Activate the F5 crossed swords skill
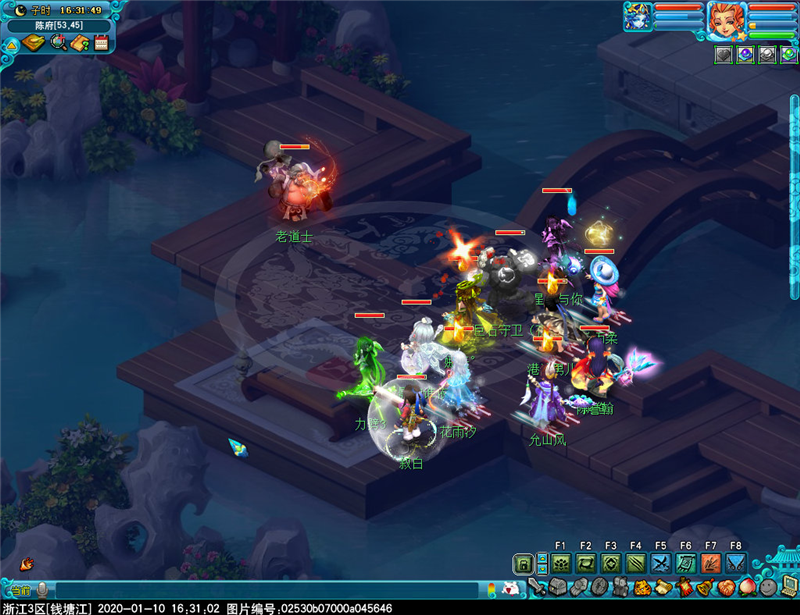 (x=661, y=563)
